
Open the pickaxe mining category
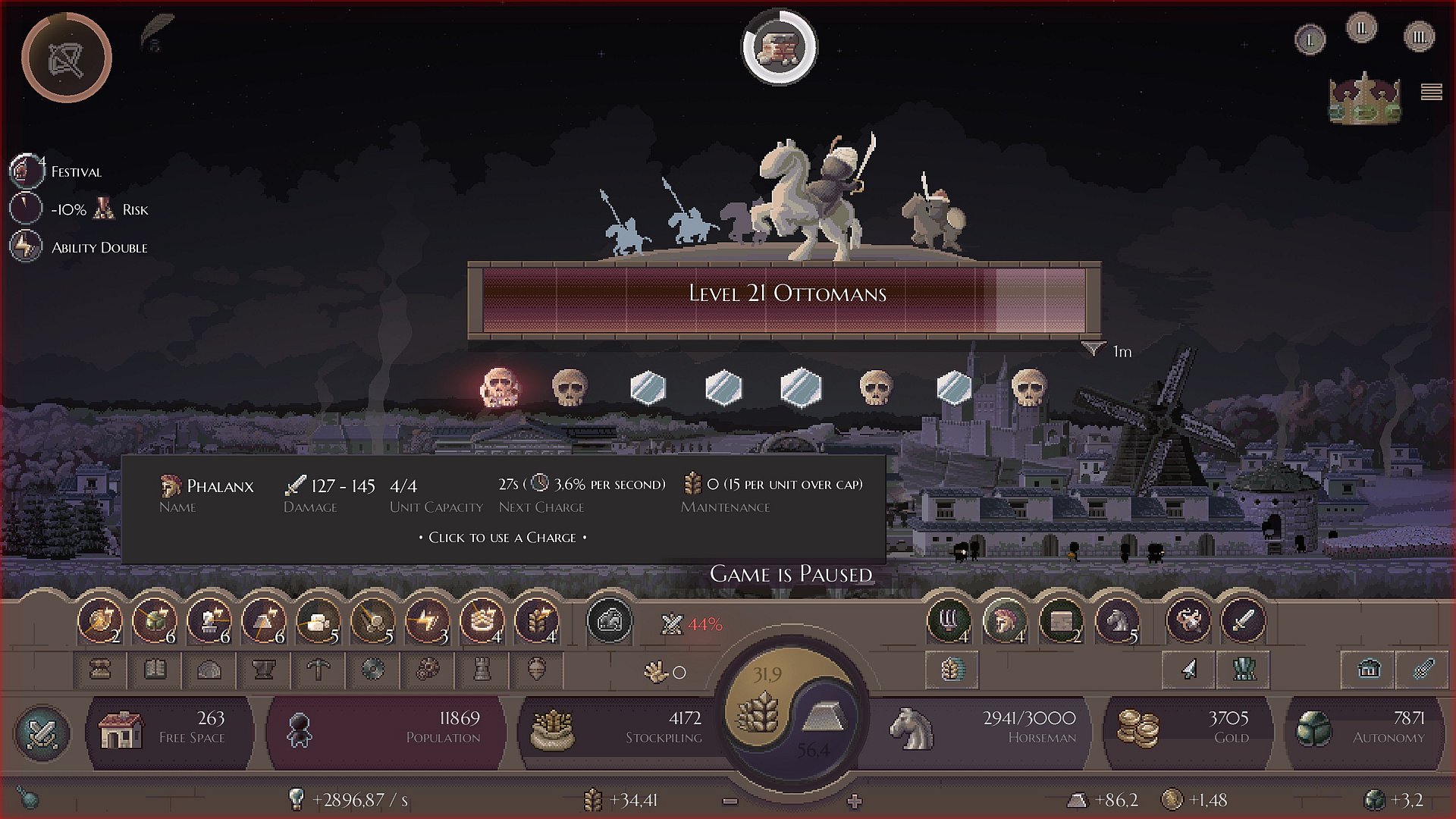[318, 670]
